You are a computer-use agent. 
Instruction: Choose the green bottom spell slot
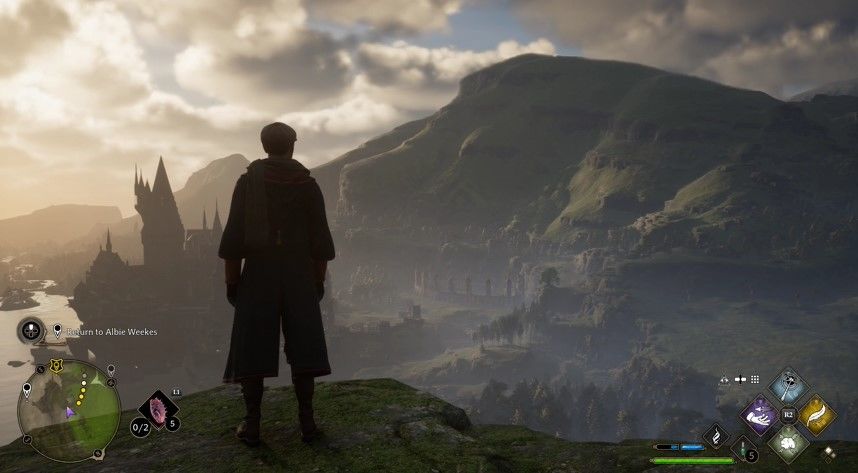pyautogui.click(x=788, y=443)
